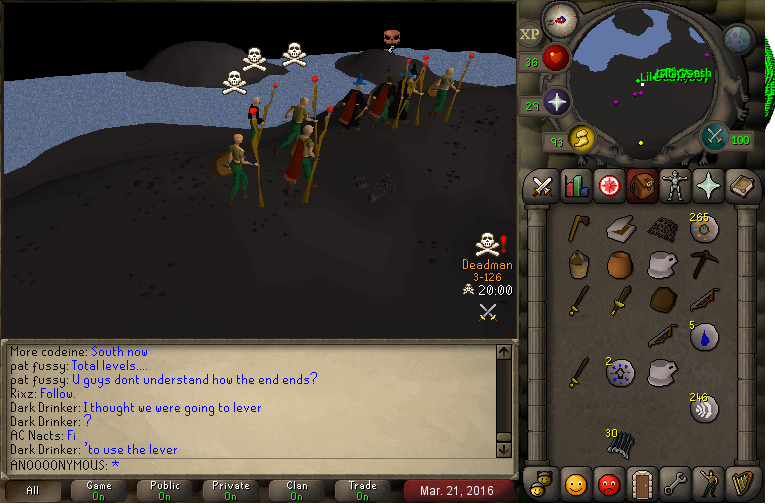Select the water rune stack
The height and width of the screenshot is (504, 775).
[703, 337]
